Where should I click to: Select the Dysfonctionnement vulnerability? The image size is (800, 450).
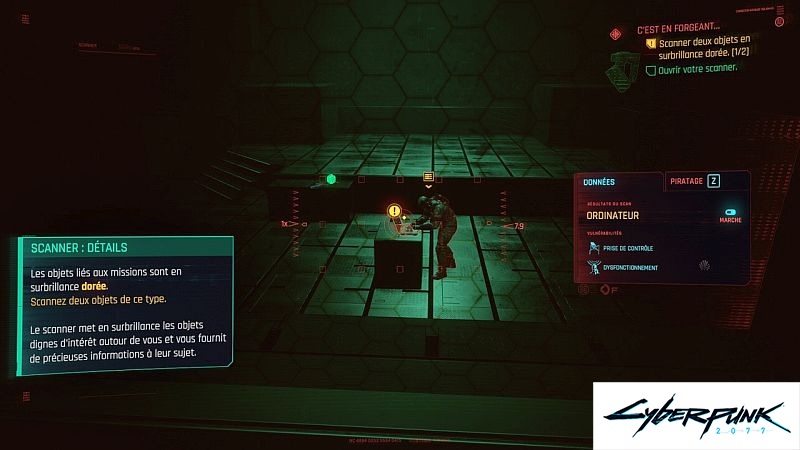point(631,267)
